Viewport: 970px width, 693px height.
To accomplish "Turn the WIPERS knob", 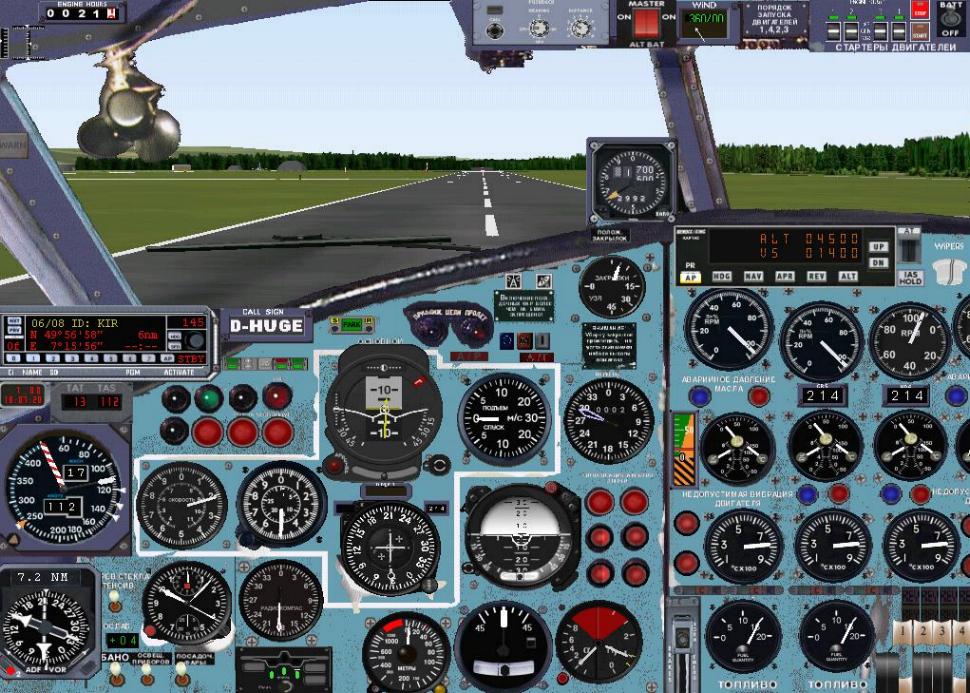I will 948,270.
